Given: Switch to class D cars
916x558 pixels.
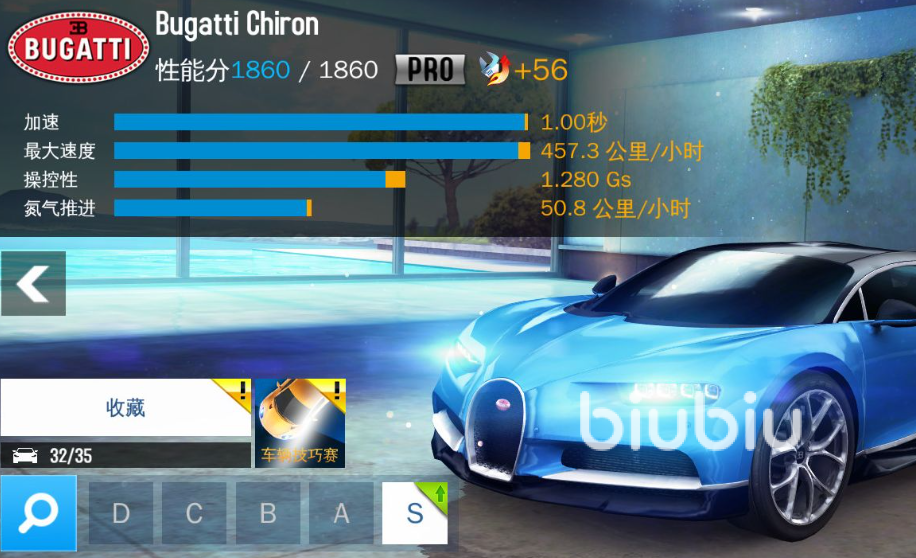Looking at the screenshot, I should 121,514.
